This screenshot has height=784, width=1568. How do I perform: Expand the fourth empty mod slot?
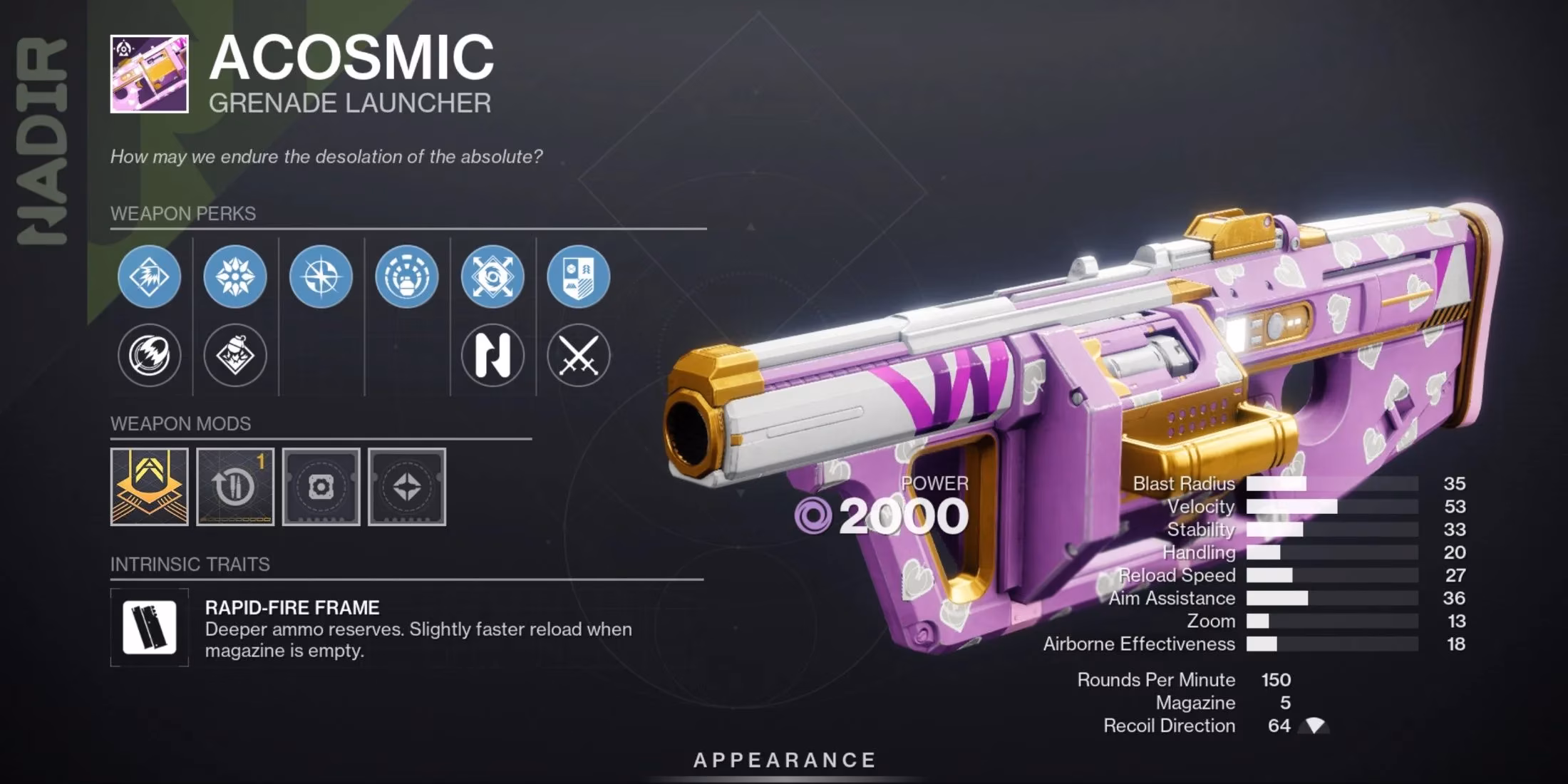tap(408, 488)
